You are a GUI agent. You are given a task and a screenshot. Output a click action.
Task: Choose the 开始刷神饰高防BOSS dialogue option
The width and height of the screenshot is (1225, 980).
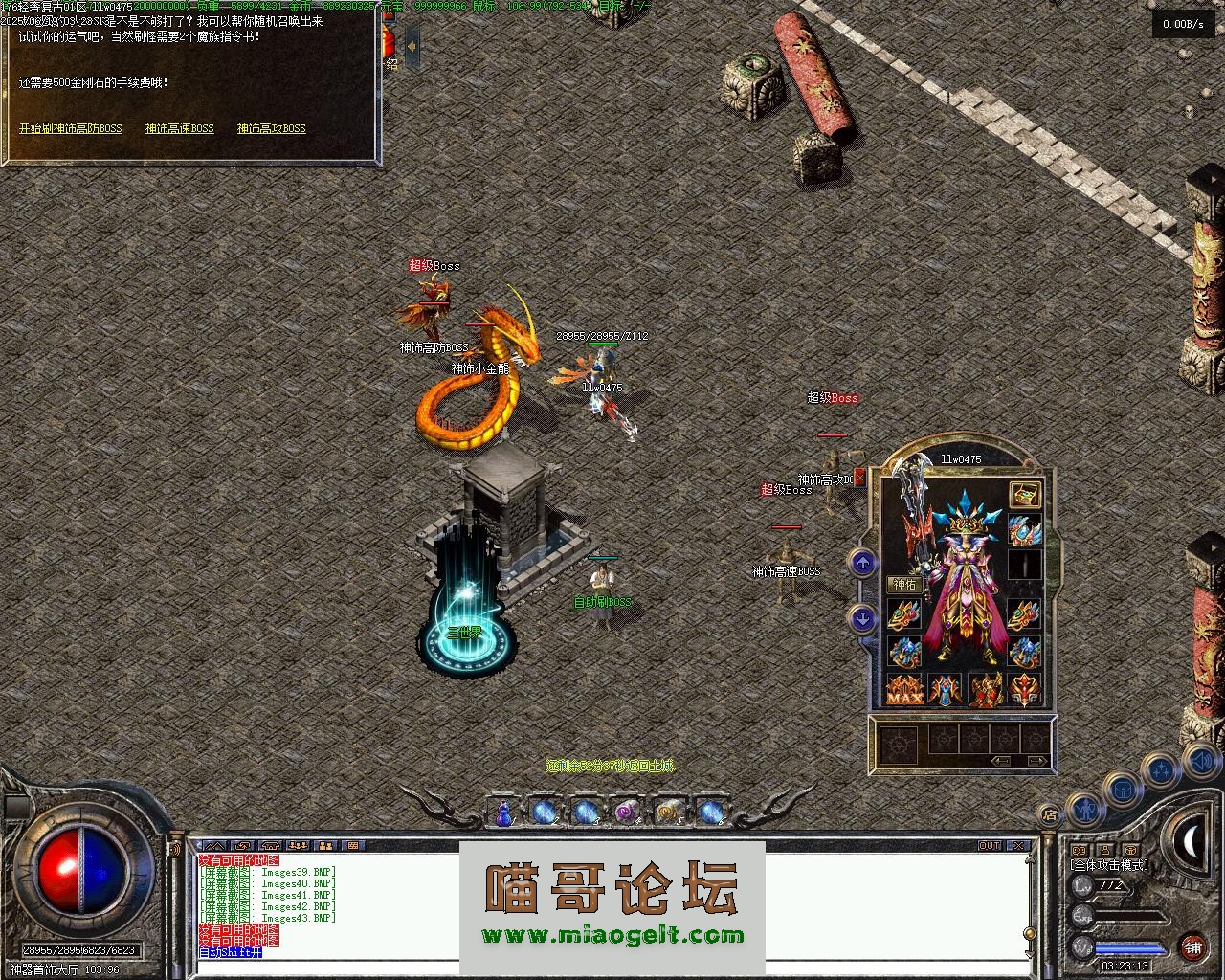[71, 128]
